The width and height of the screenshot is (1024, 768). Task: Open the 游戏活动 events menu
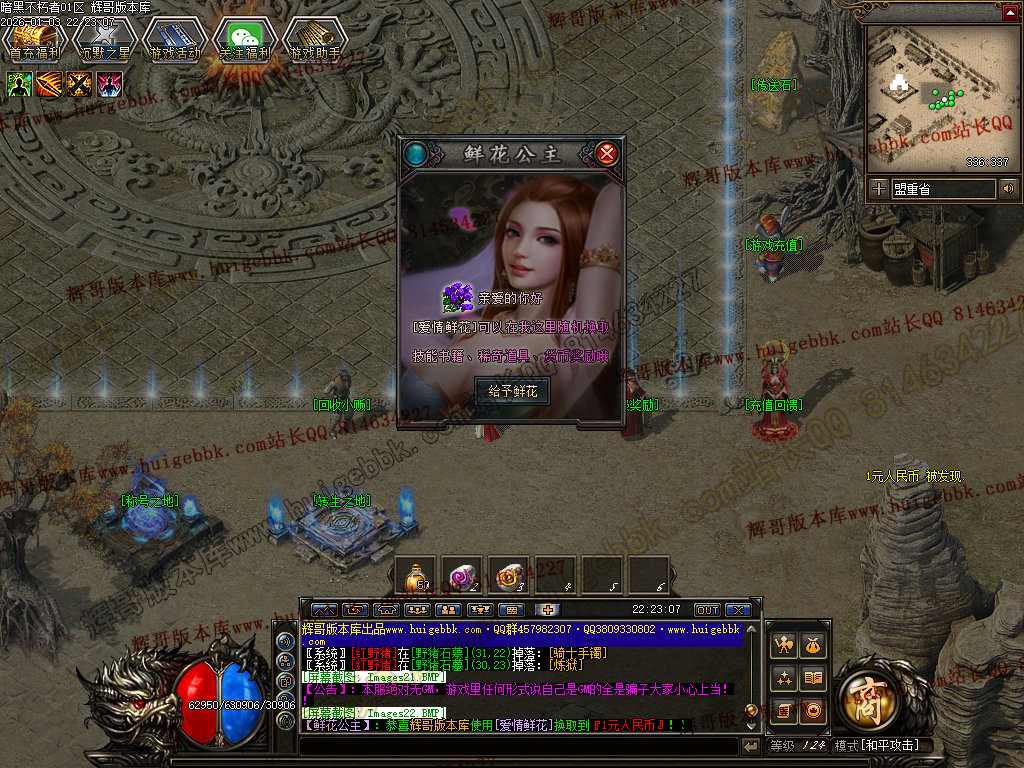[175, 42]
